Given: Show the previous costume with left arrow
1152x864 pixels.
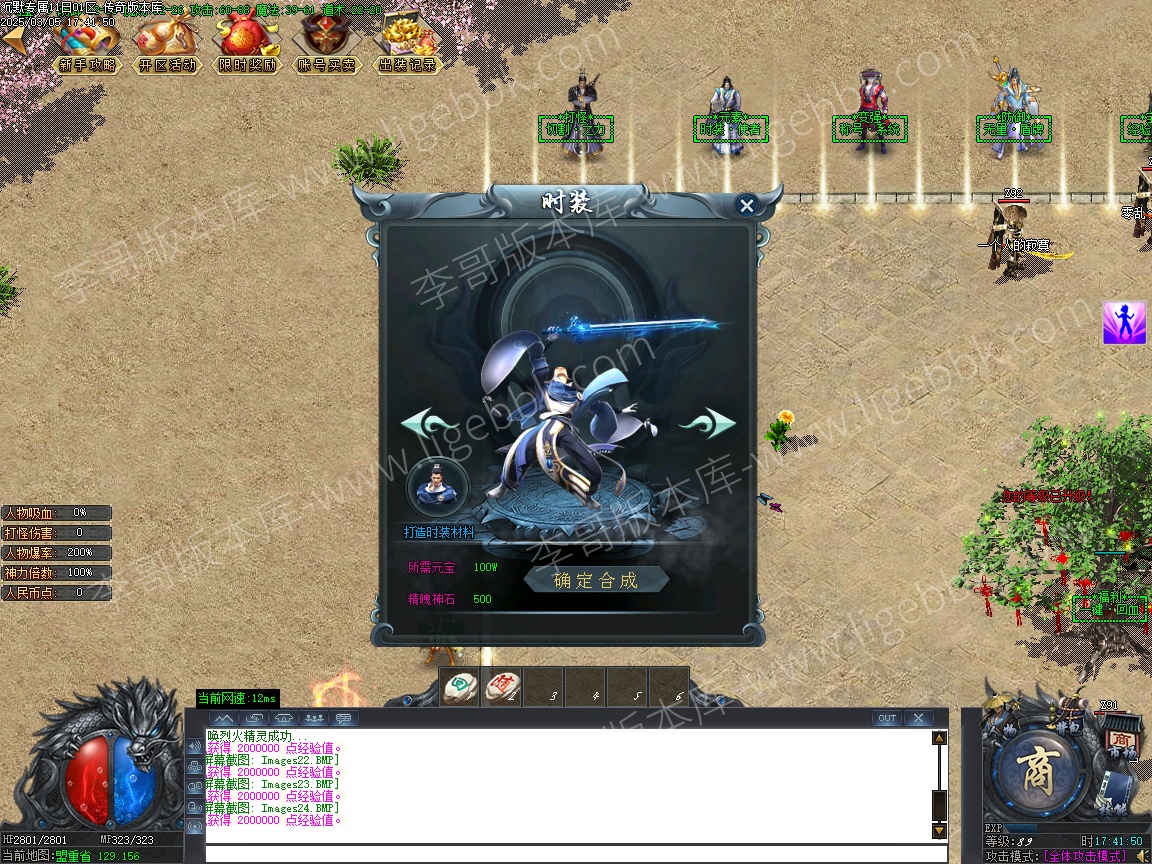Looking at the screenshot, I should coord(430,423).
